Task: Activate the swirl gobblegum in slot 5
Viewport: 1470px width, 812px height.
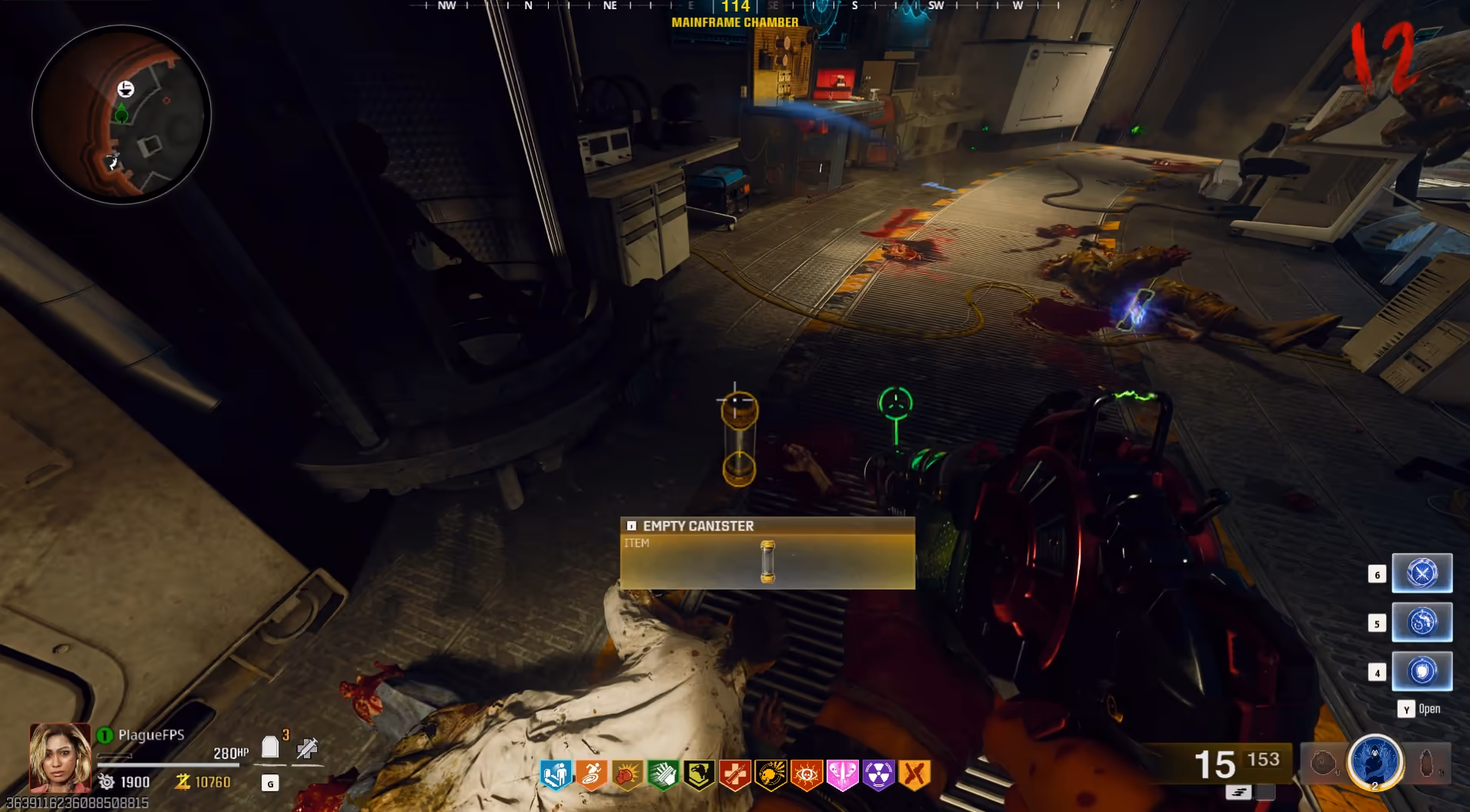Action: click(x=1422, y=622)
